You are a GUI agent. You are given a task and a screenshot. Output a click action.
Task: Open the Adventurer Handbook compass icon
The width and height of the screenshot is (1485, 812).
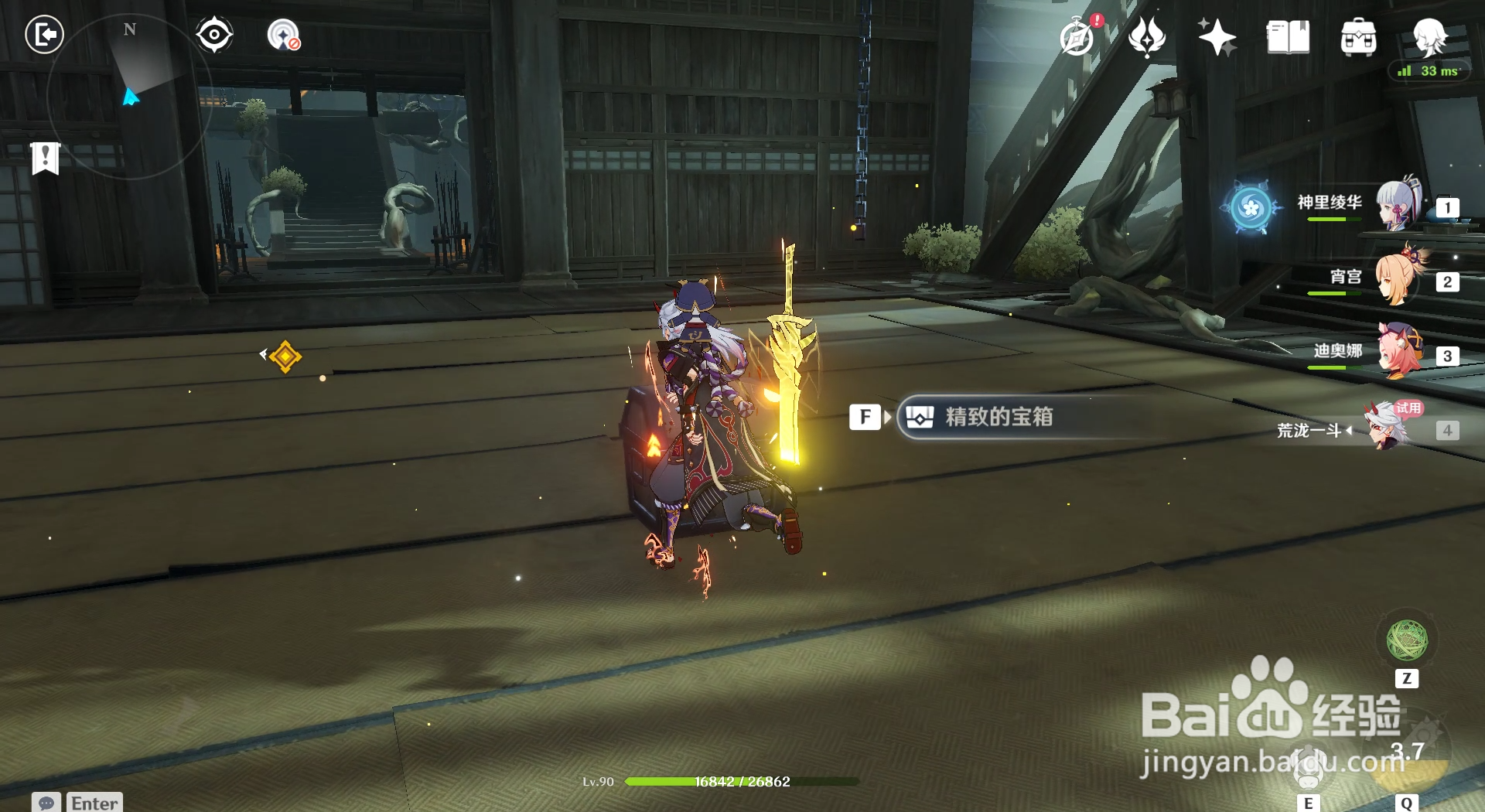tap(1077, 37)
